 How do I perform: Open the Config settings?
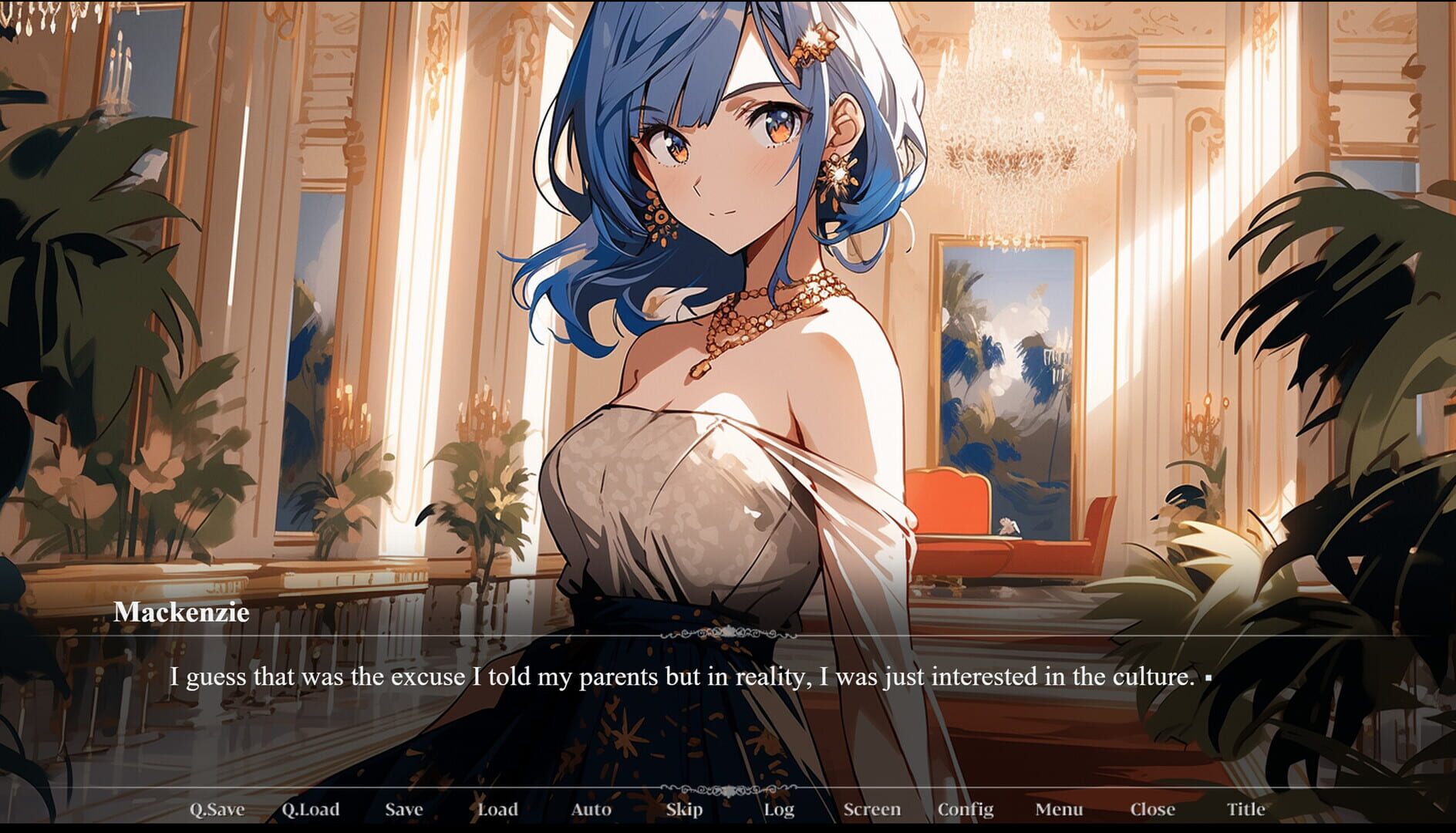click(967, 809)
